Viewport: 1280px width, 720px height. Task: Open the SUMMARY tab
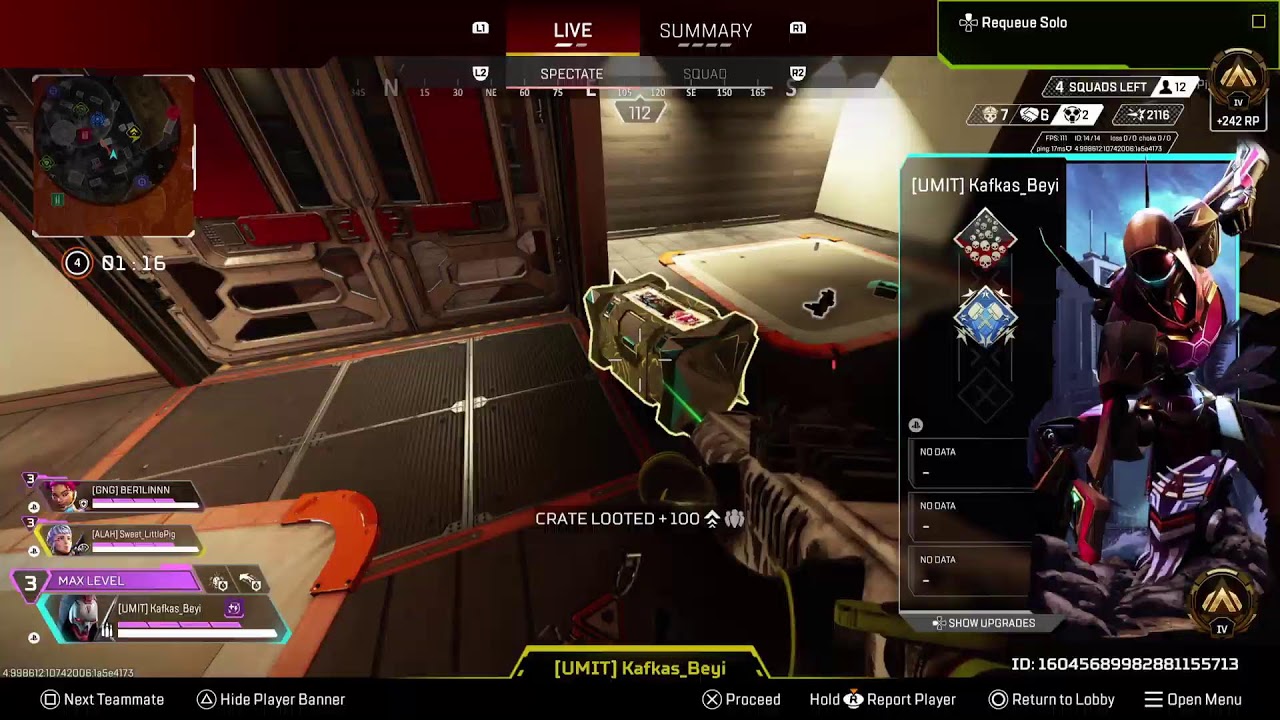(705, 31)
